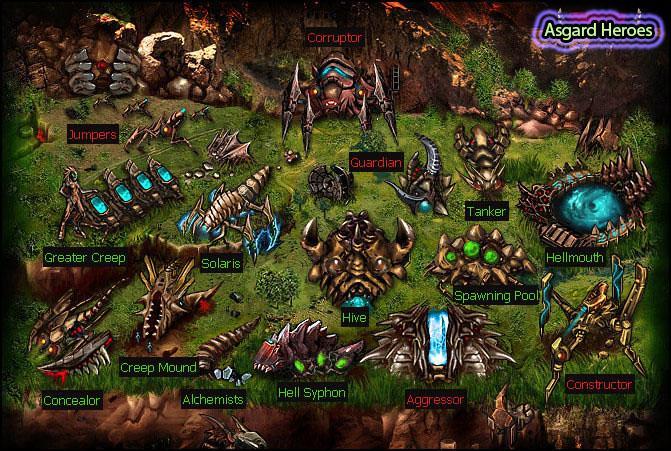The image size is (671, 451).
Task: Open the Spawning Pool label
Action: pyautogui.click(x=498, y=296)
